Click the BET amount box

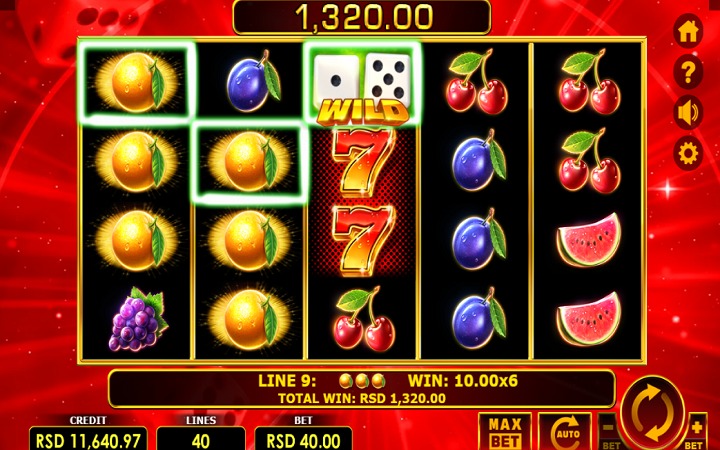[x=303, y=439]
